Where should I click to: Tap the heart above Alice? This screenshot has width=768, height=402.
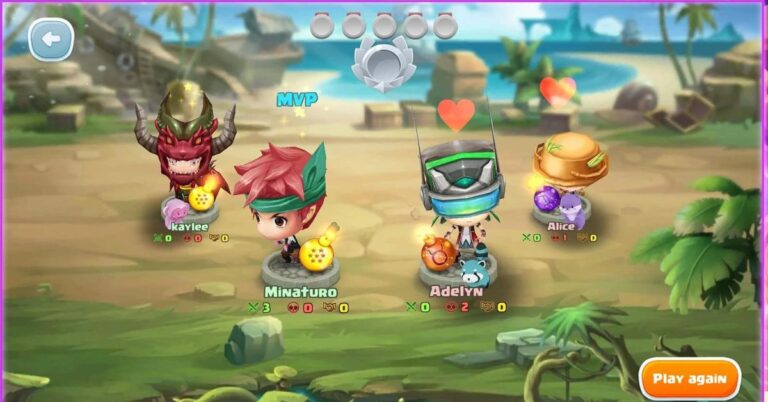point(557,92)
